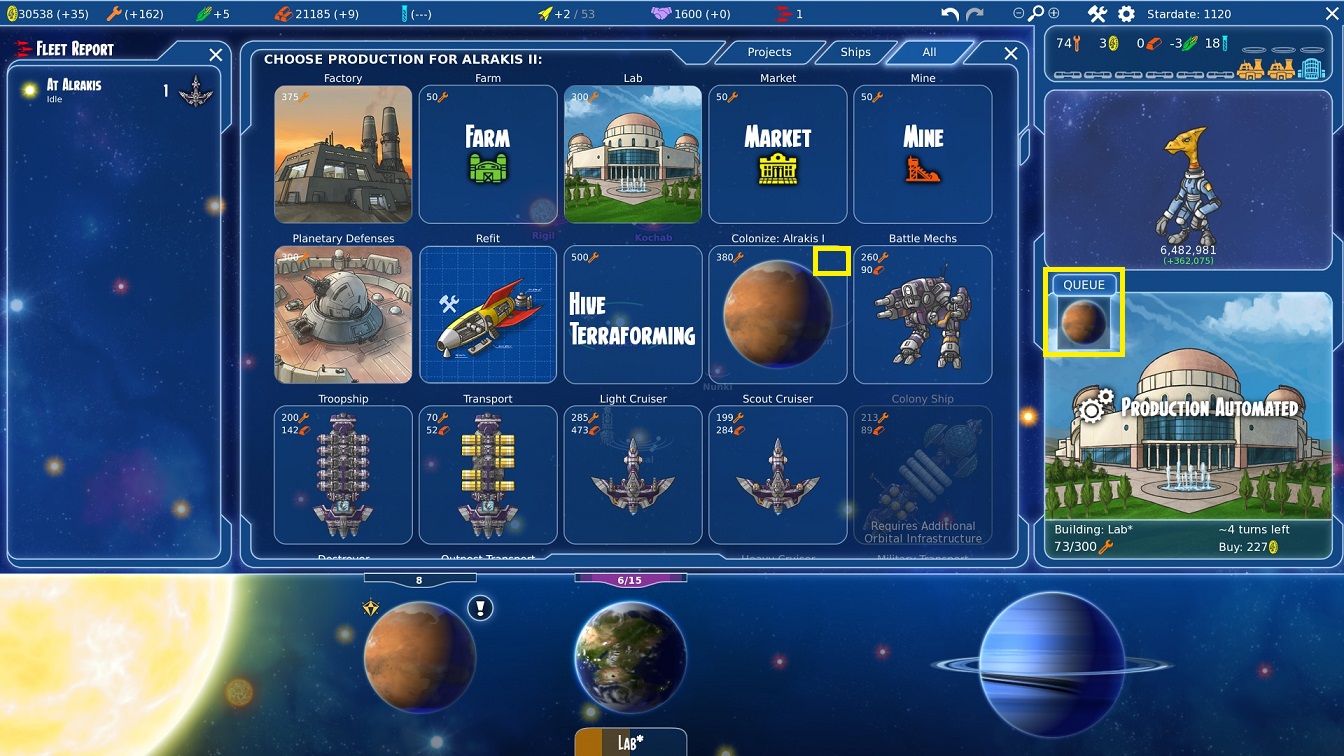Build Planetary Defenses

pyautogui.click(x=343, y=314)
